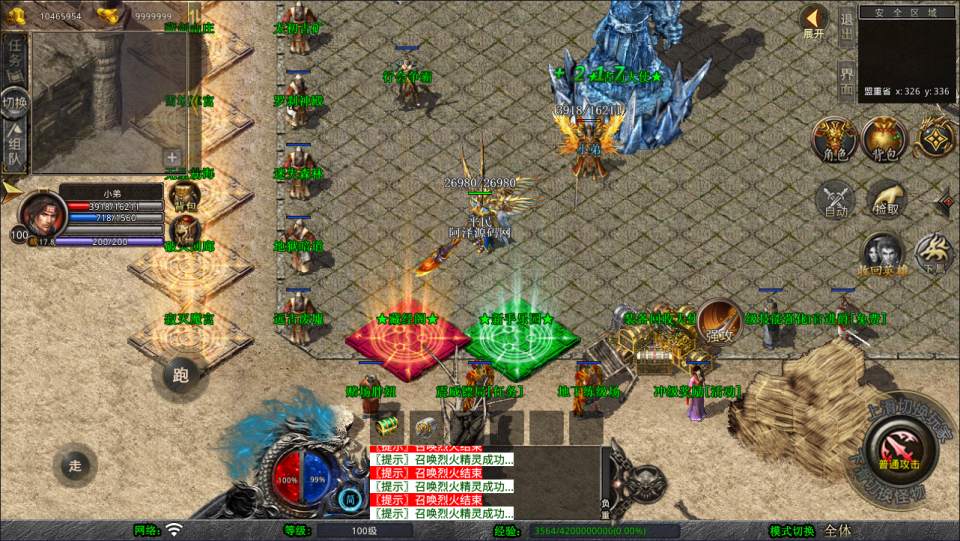Toggle the 跑 run mode button
960x541 pixels.
181,376
